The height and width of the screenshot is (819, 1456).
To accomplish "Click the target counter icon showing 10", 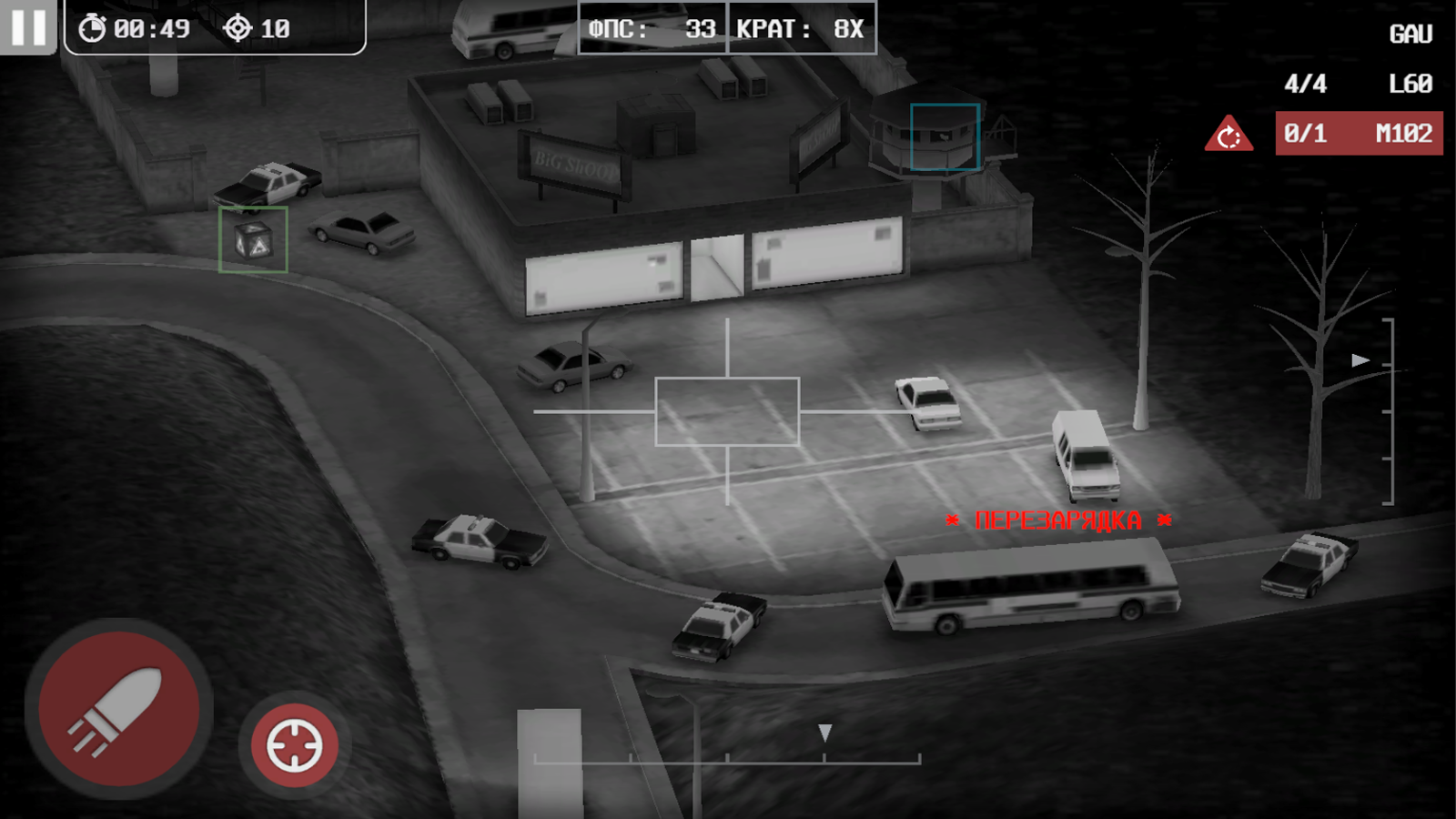I will (238, 27).
